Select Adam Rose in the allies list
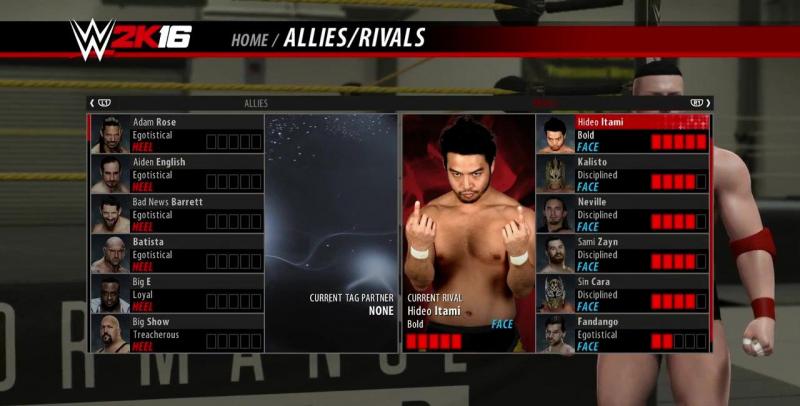The image size is (800, 406). pos(177,134)
